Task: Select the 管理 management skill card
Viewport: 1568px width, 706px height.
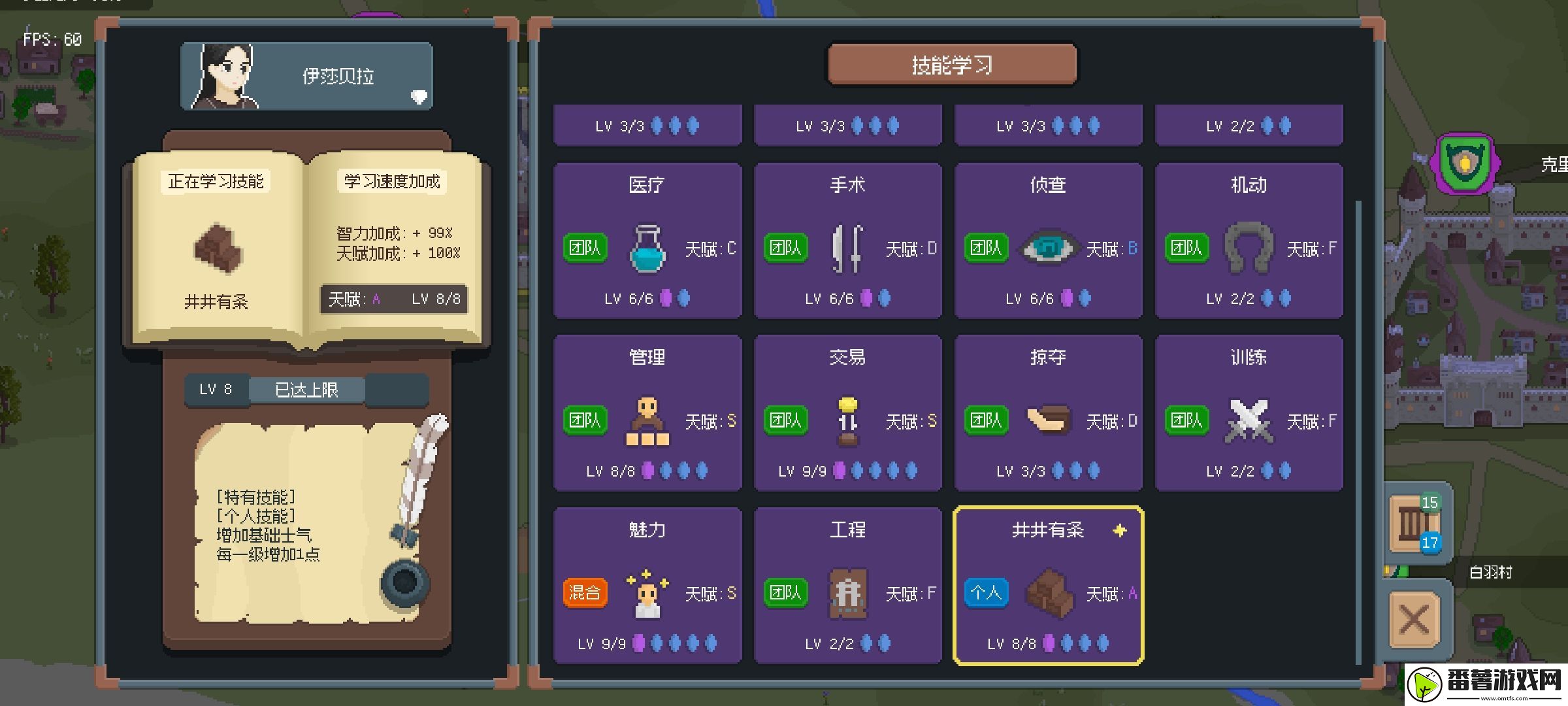Action: 647,412
